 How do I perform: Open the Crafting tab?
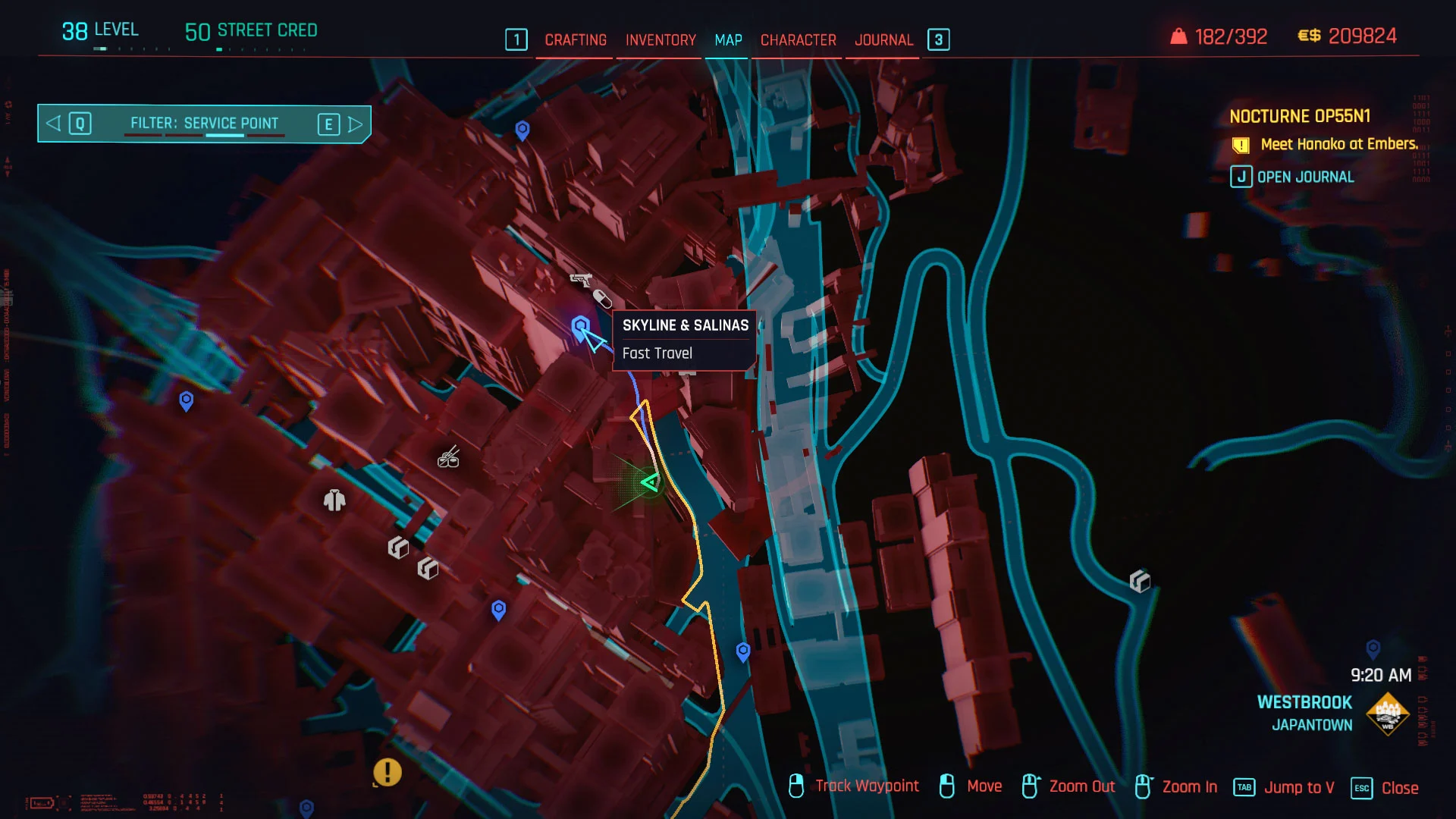point(576,40)
